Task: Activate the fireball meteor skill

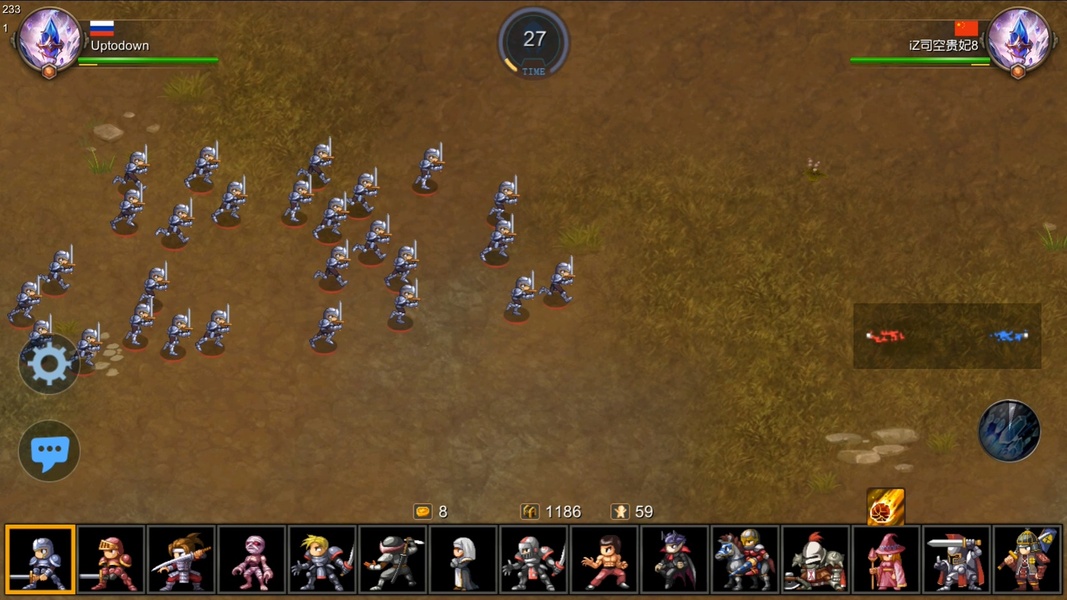Action: [x=886, y=507]
